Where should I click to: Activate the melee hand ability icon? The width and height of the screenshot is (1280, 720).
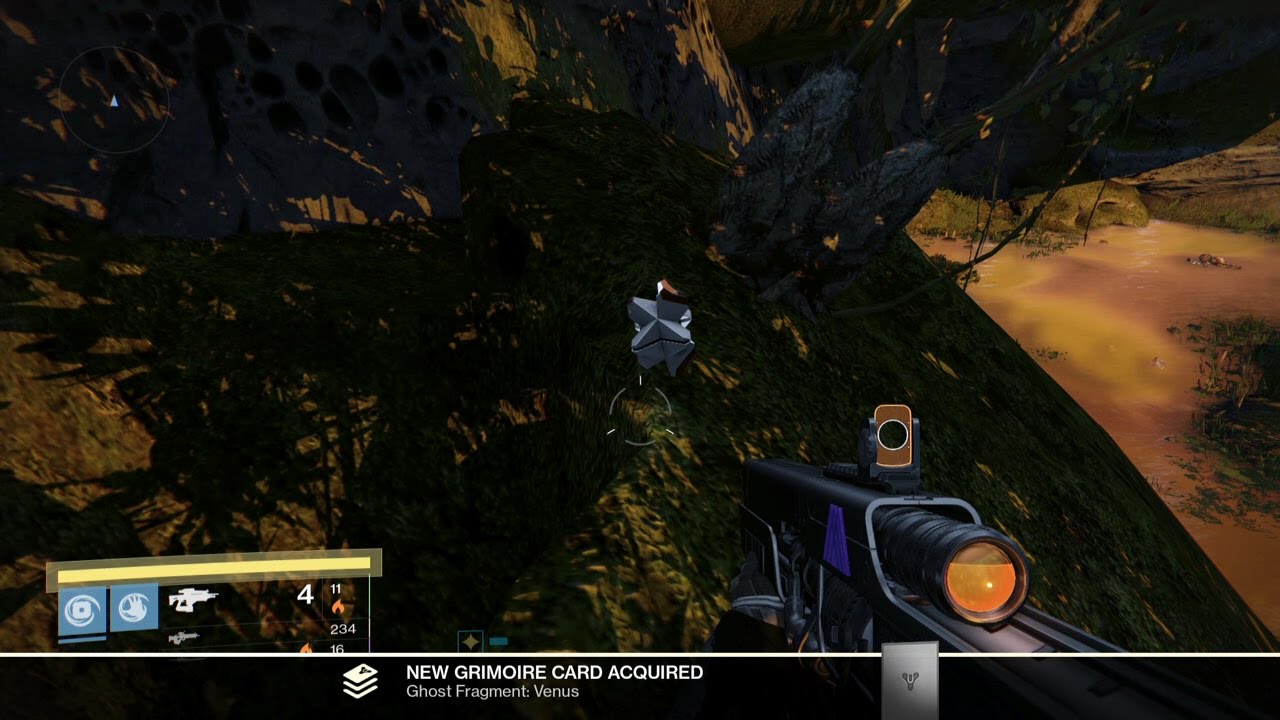pos(134,606)
